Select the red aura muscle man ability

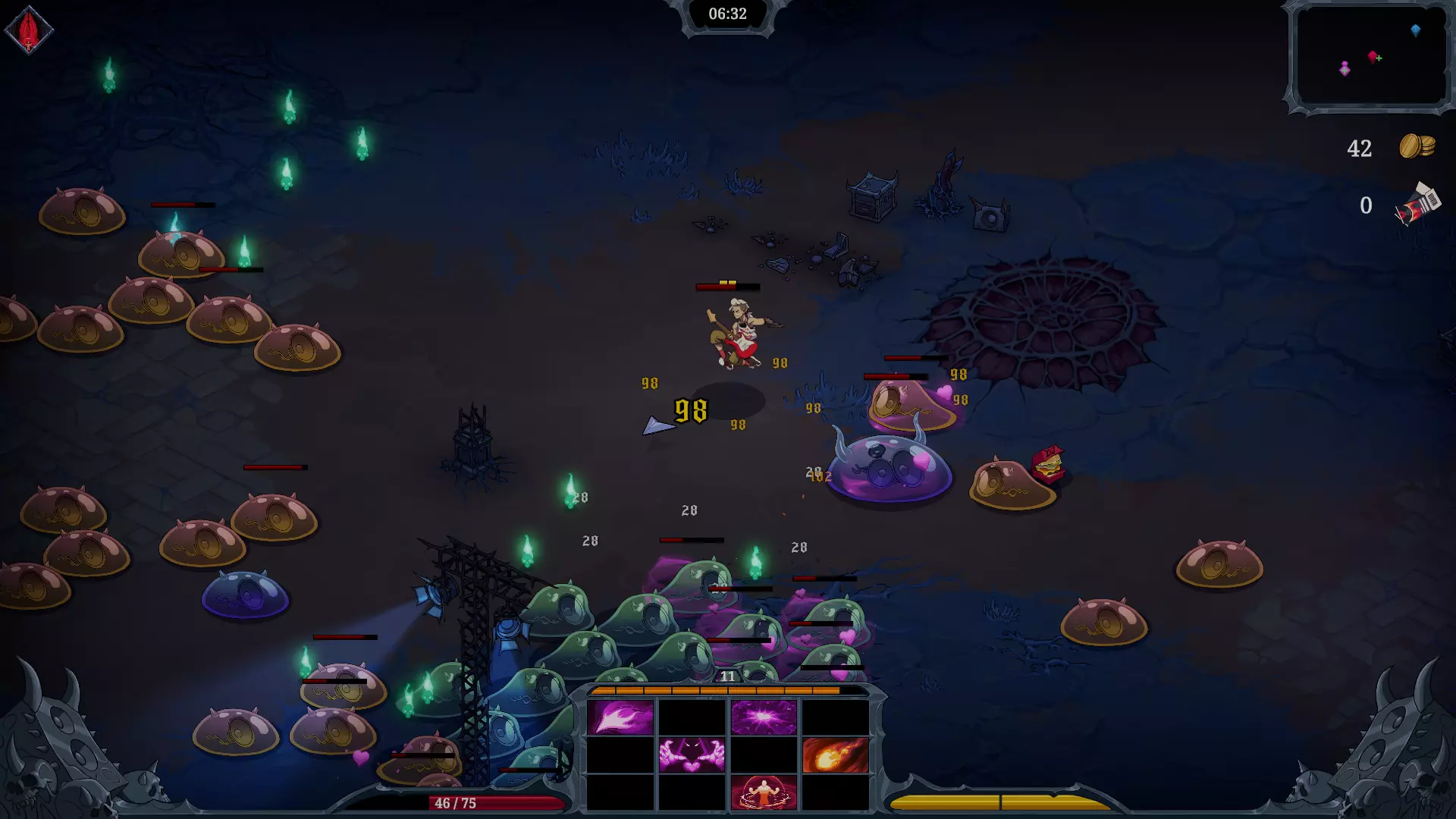[x=764, y=792]
